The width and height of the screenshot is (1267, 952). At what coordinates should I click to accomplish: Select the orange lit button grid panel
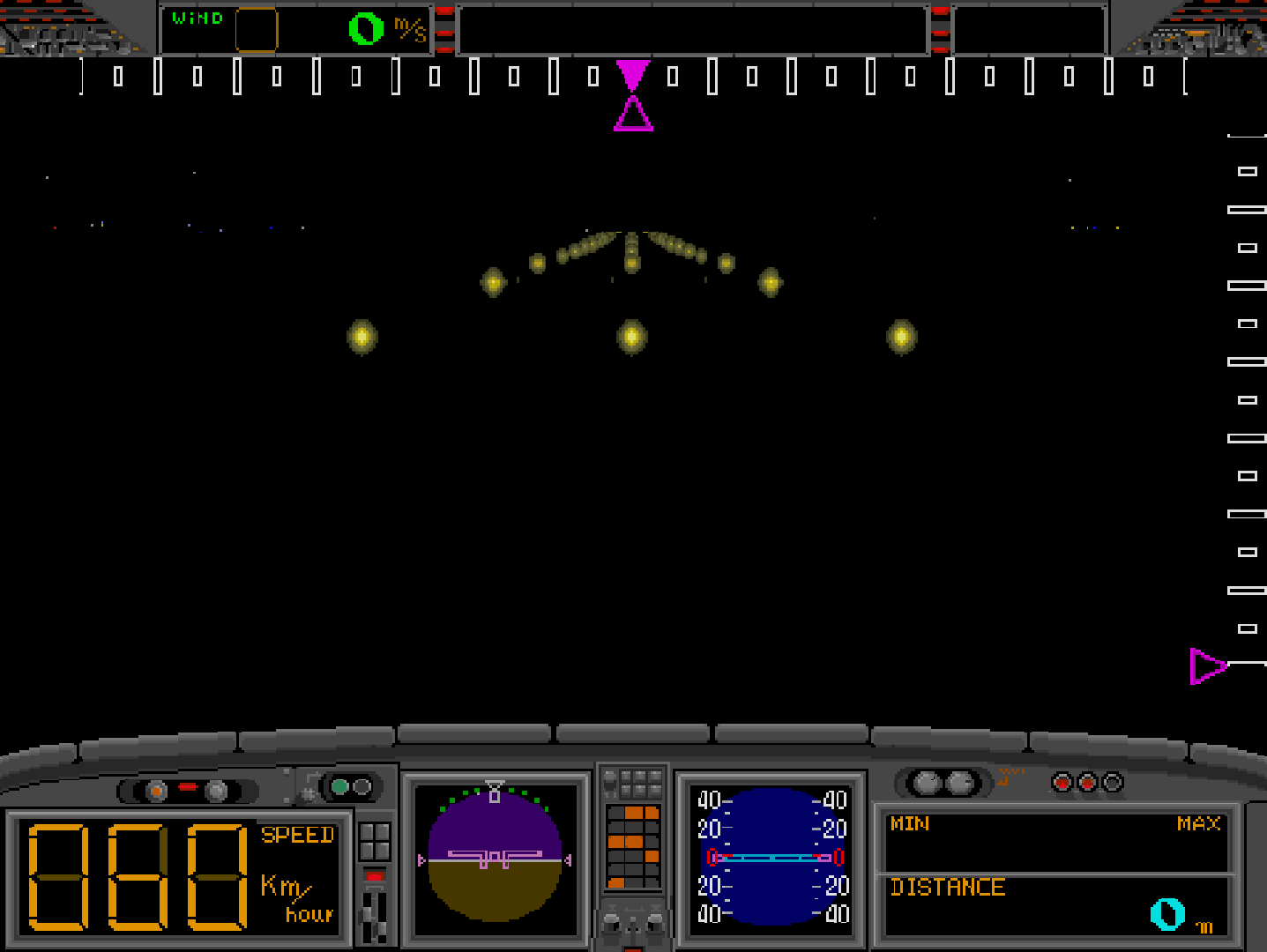633,846
